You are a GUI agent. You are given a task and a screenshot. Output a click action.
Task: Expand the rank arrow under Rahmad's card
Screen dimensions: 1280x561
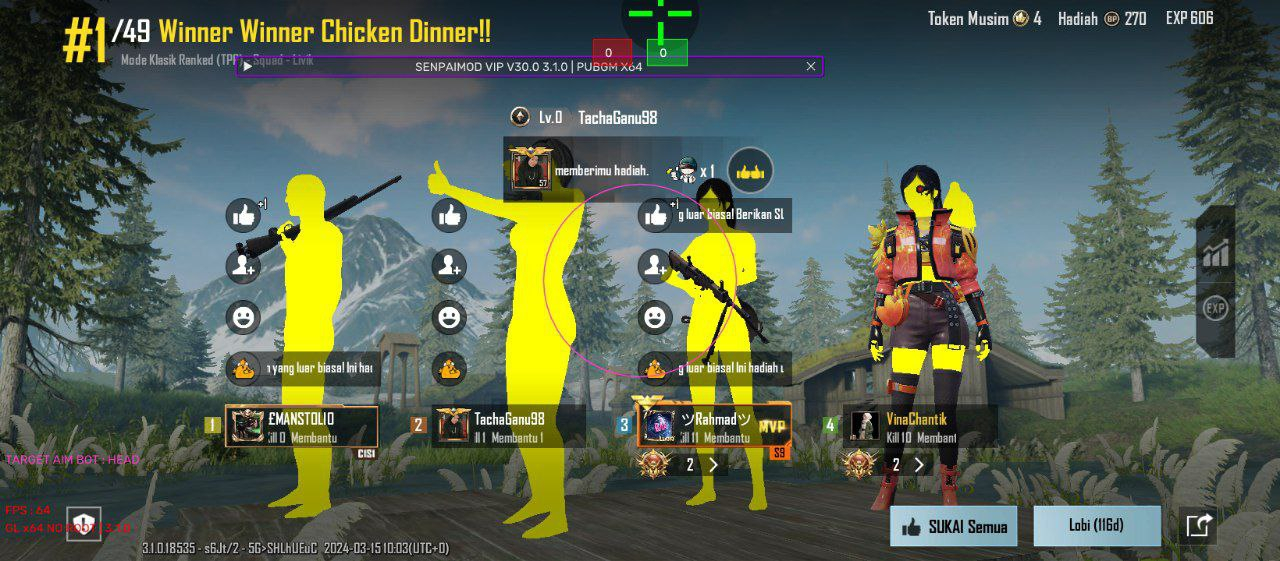point(714,464)
